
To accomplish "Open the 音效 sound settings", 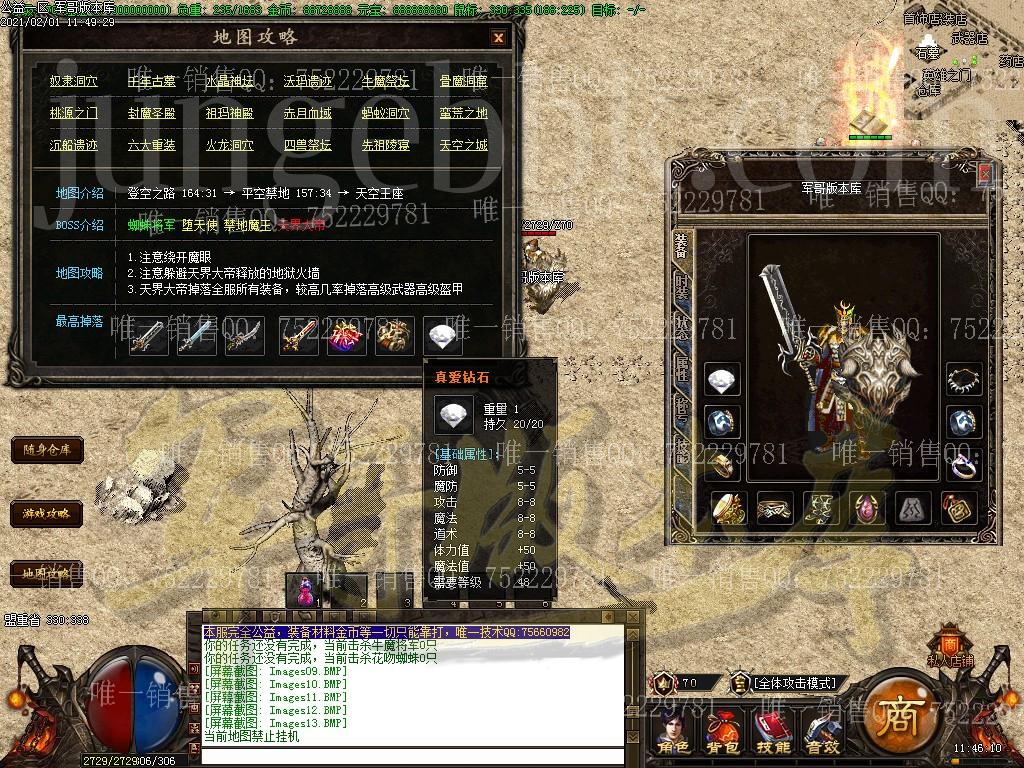I will [822, 733].
